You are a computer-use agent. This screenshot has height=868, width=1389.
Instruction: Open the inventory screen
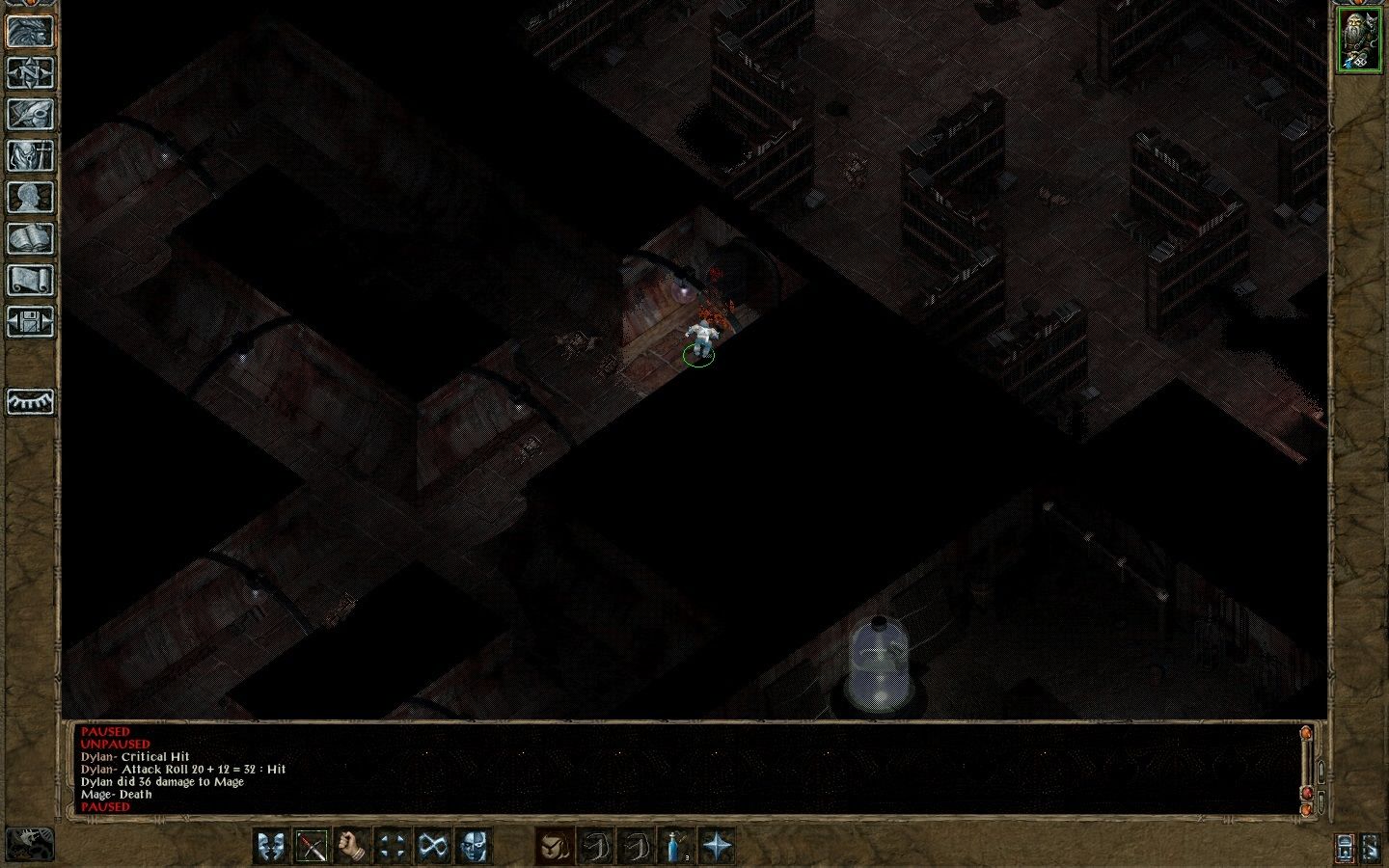tap(31, 154)
